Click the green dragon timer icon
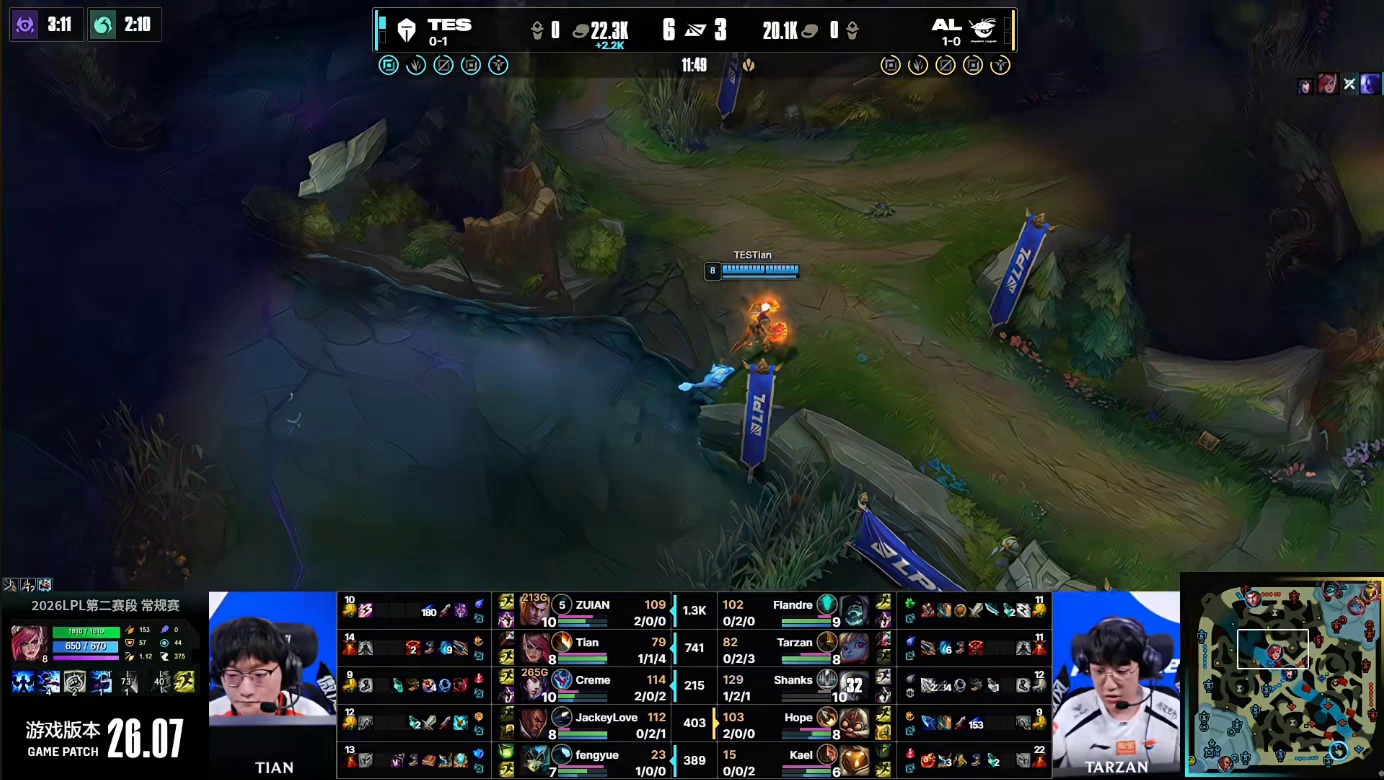This screenshot has height=780, width=1384. (x=103, y=24)
